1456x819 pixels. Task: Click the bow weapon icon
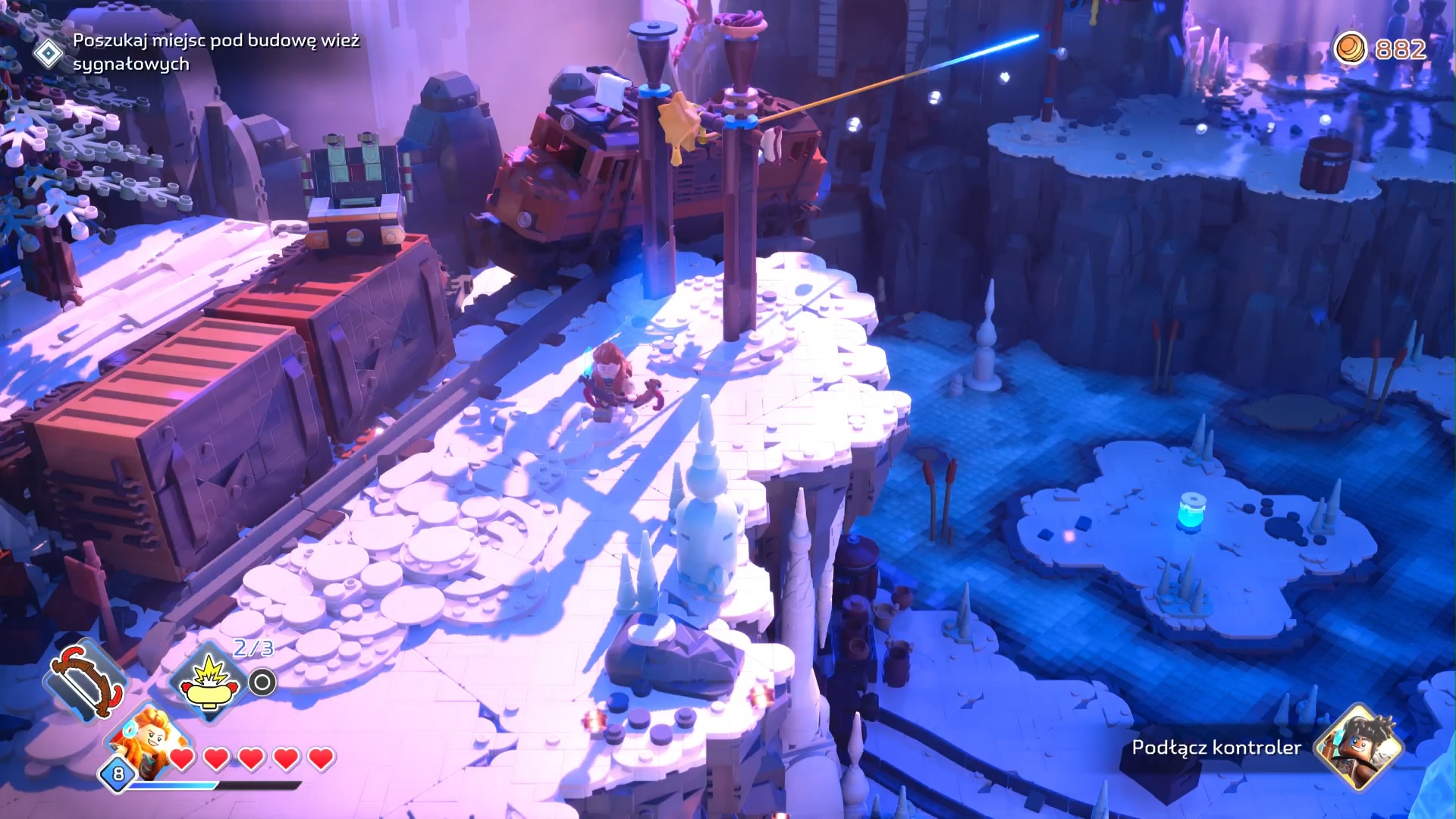click(87, 679)
